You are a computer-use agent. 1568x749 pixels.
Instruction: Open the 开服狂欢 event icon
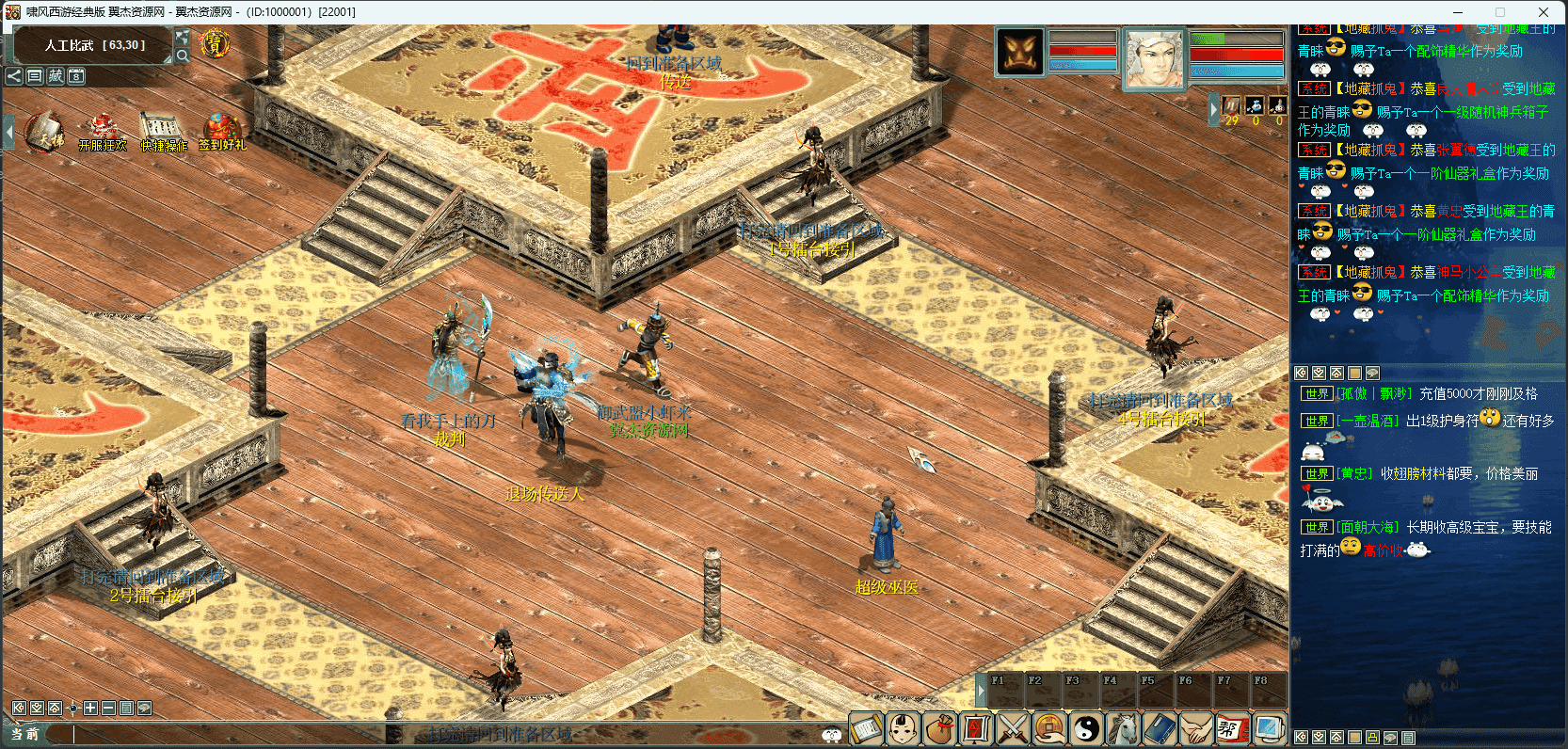[x=102, y=130]
